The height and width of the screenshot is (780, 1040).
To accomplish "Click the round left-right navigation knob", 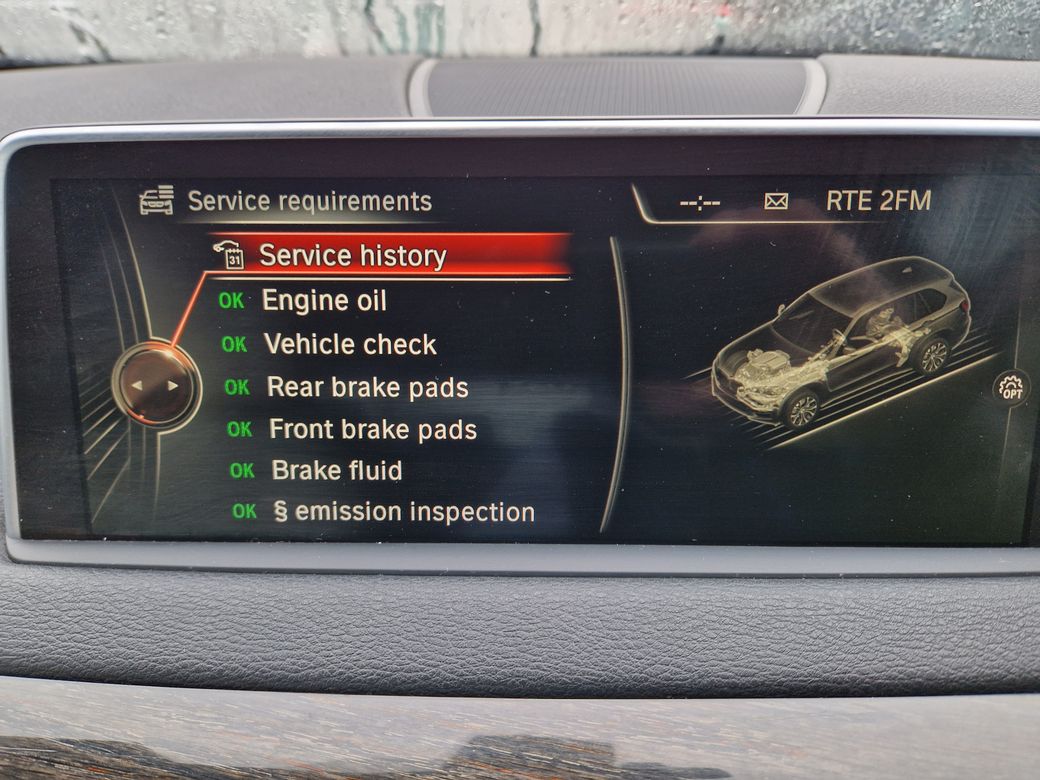I will point(156,385).
